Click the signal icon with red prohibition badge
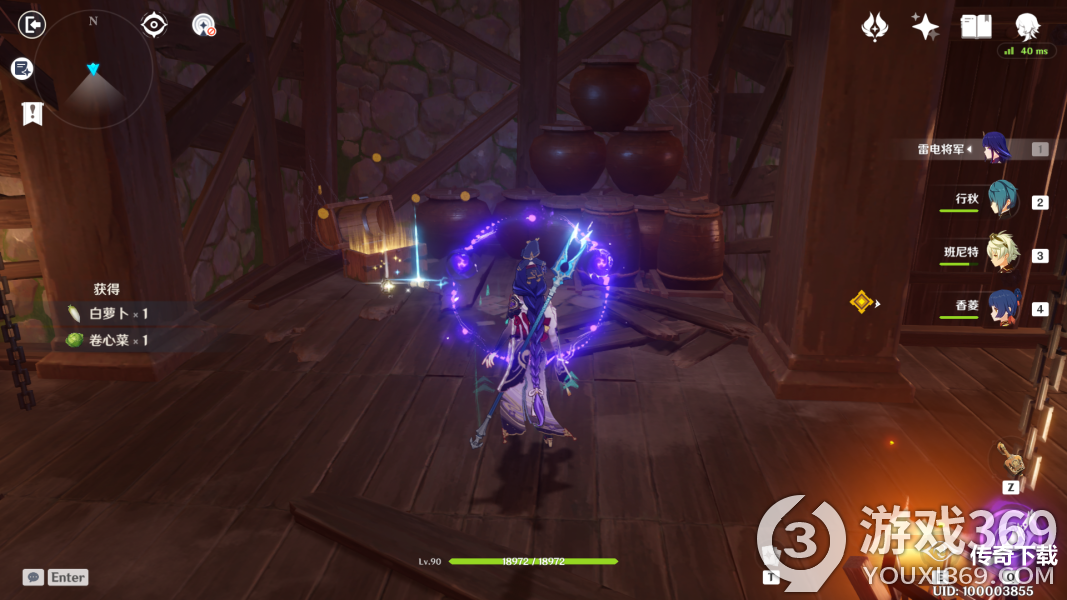 (204, 25)
